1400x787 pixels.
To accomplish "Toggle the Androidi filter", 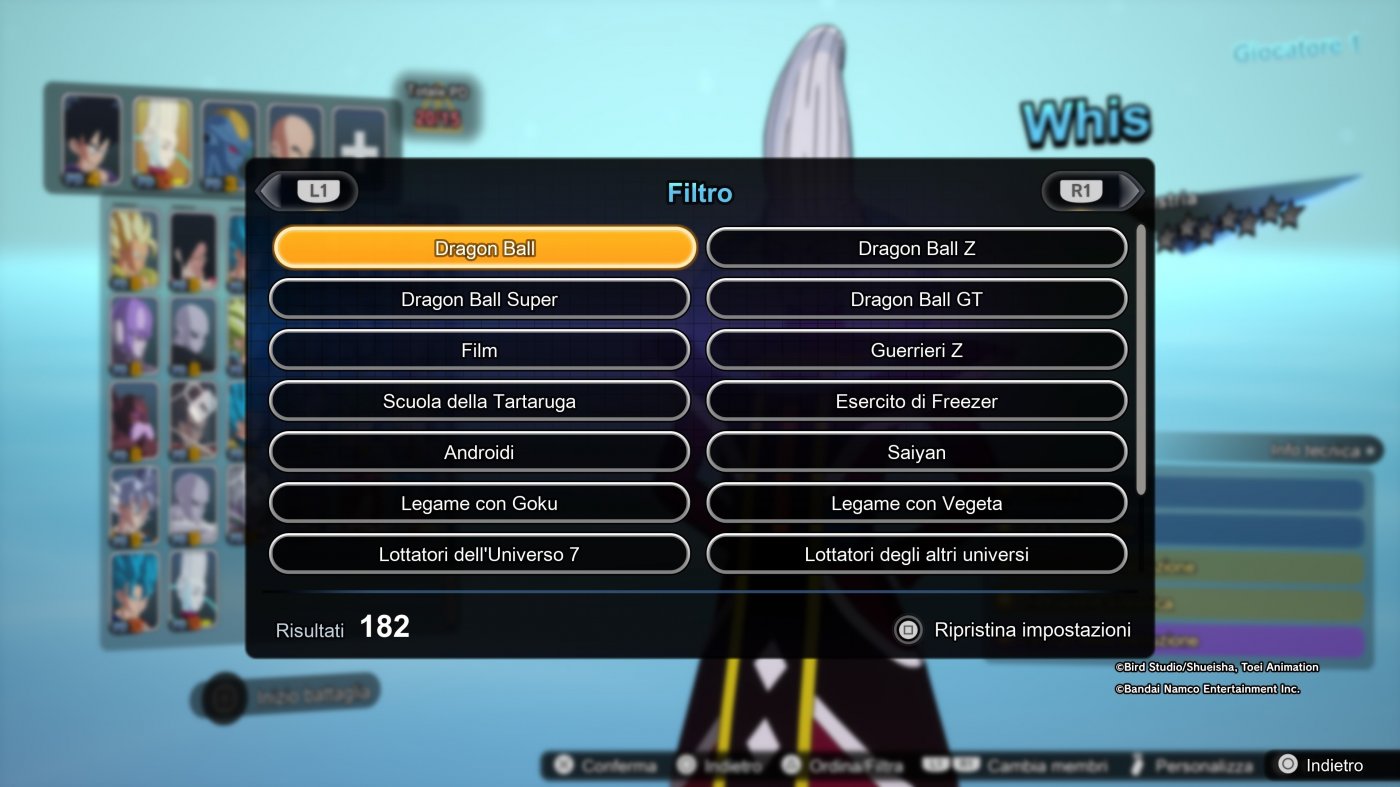I will coord(478,452).
